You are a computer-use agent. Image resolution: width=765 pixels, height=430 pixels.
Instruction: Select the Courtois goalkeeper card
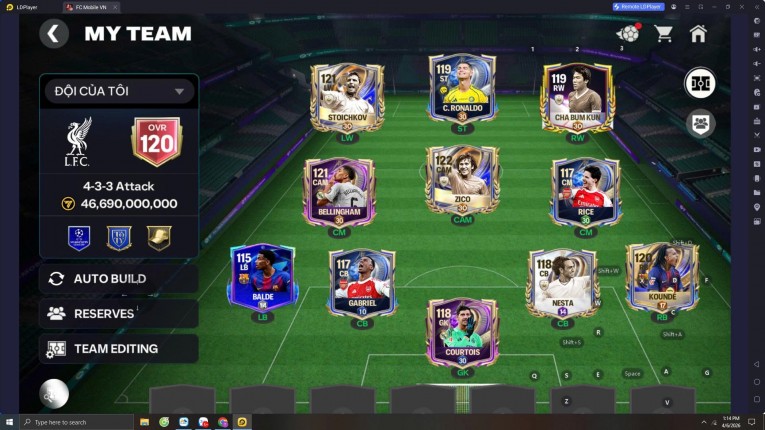coord(462,331)
